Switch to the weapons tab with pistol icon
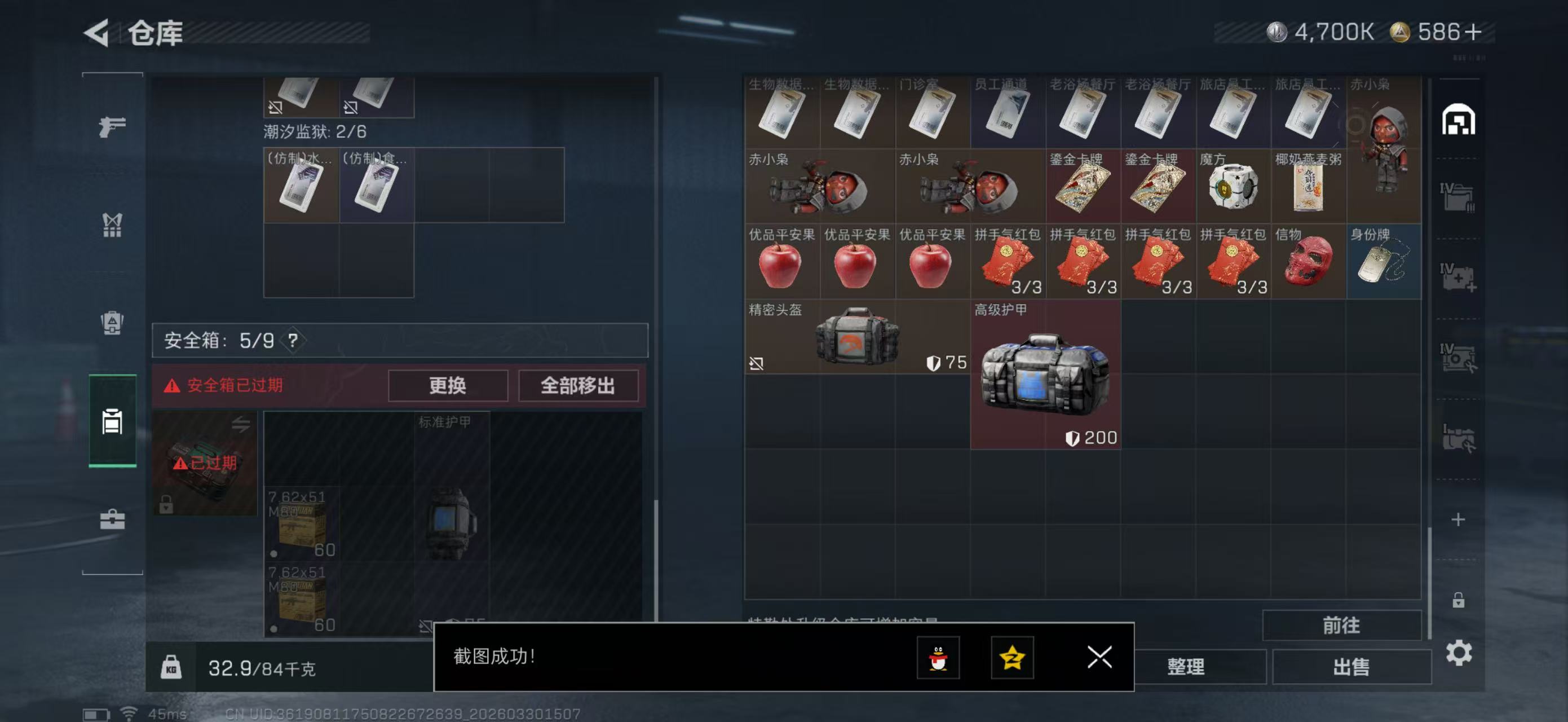This screenshot has width=1568, height=722. coord(112,125)
